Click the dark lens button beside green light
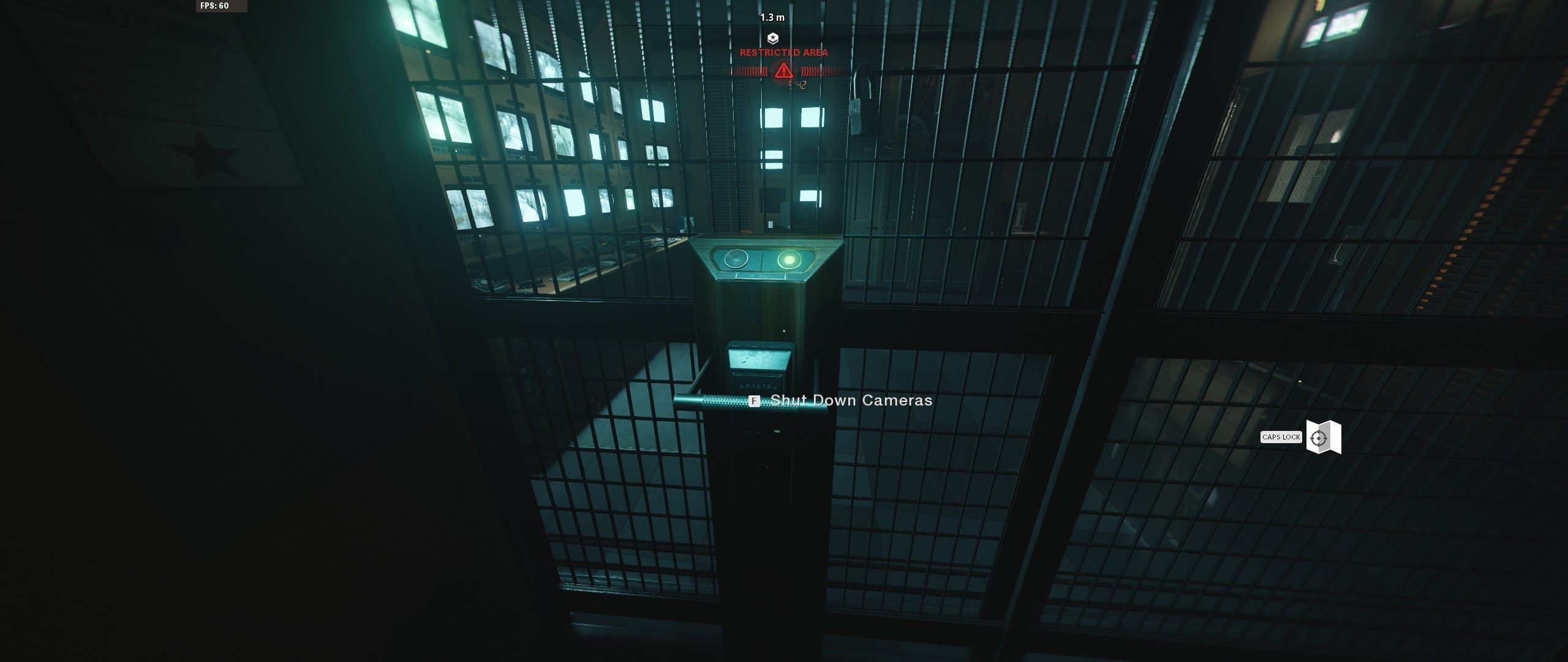Viewport: 1568px width, 662px height. [x=735, y=259]
